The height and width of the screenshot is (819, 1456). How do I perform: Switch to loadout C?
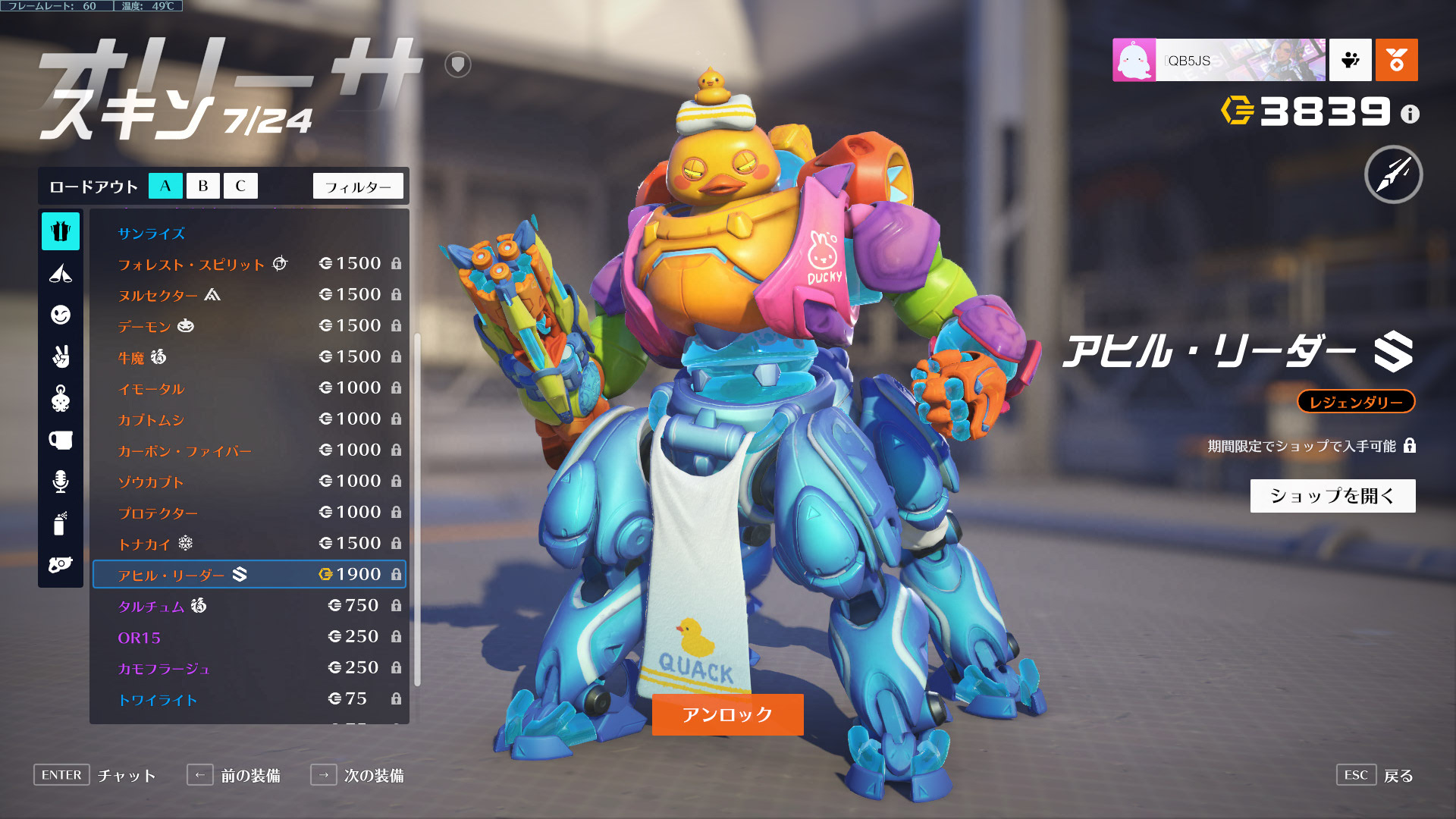(240, 186)
